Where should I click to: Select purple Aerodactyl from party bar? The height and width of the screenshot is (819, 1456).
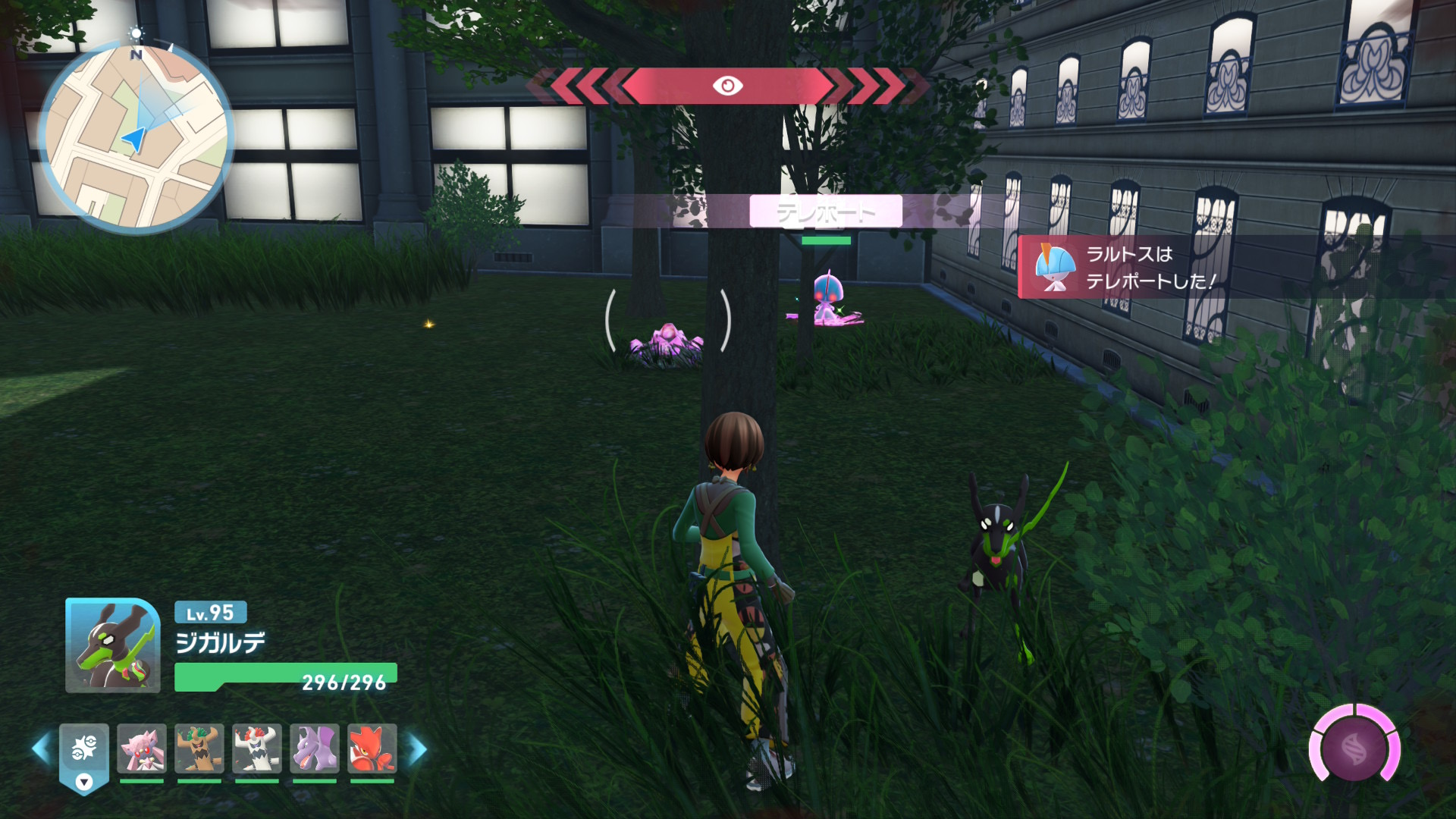tap(315, 748)
